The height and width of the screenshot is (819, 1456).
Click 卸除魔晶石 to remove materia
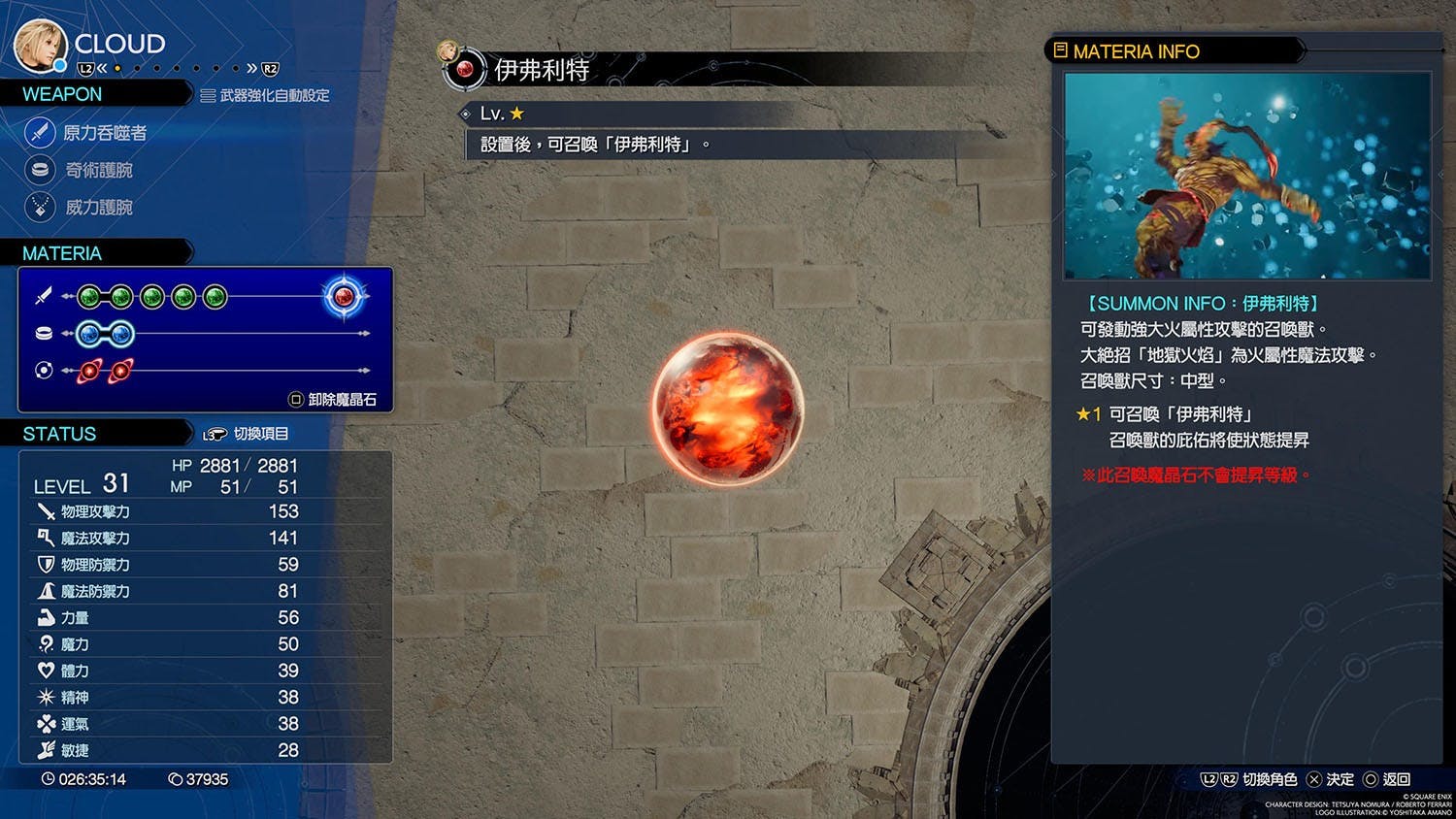(x=333, y=400)
